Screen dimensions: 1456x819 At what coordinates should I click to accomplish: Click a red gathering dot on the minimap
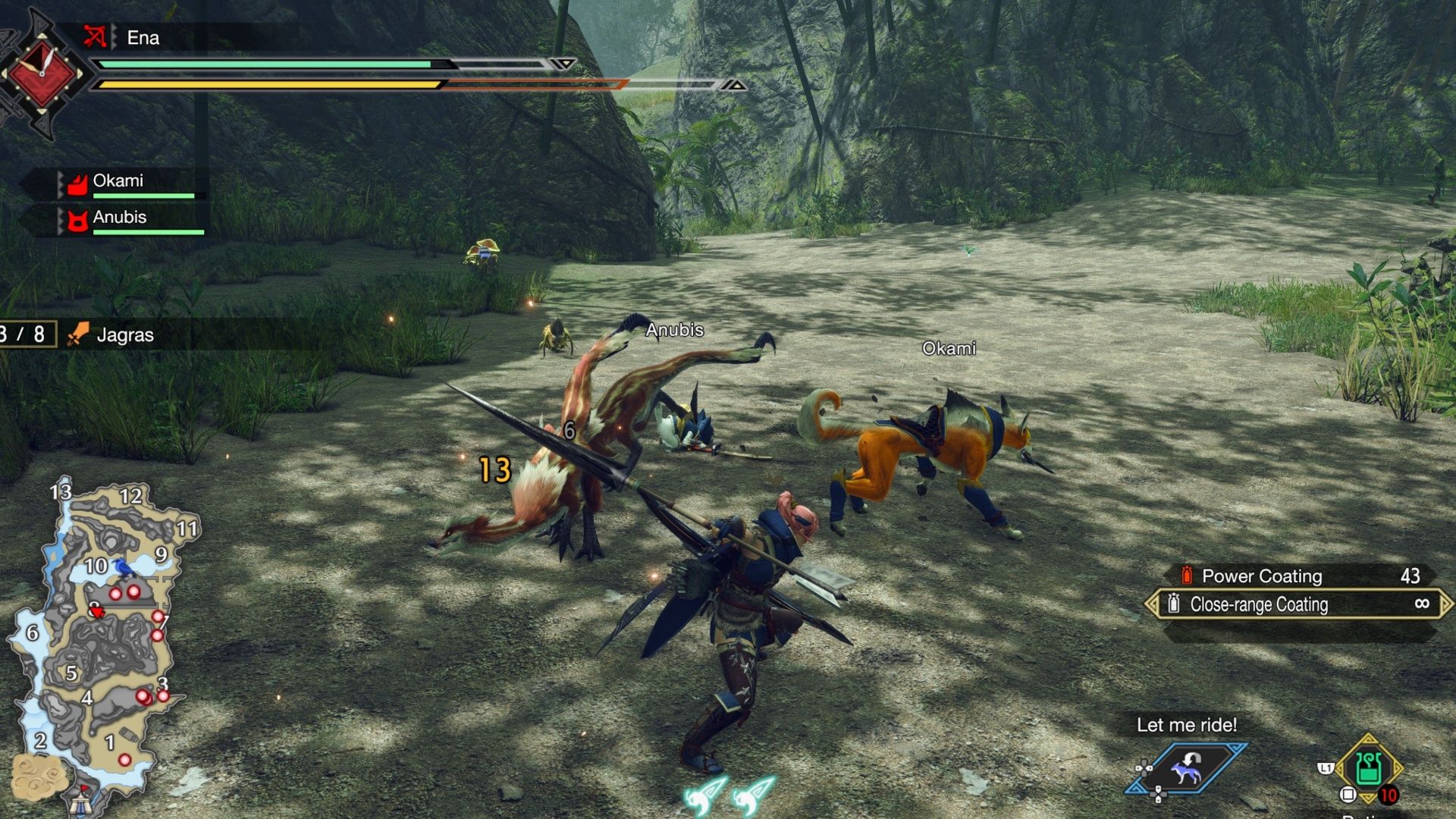(116, 594)
